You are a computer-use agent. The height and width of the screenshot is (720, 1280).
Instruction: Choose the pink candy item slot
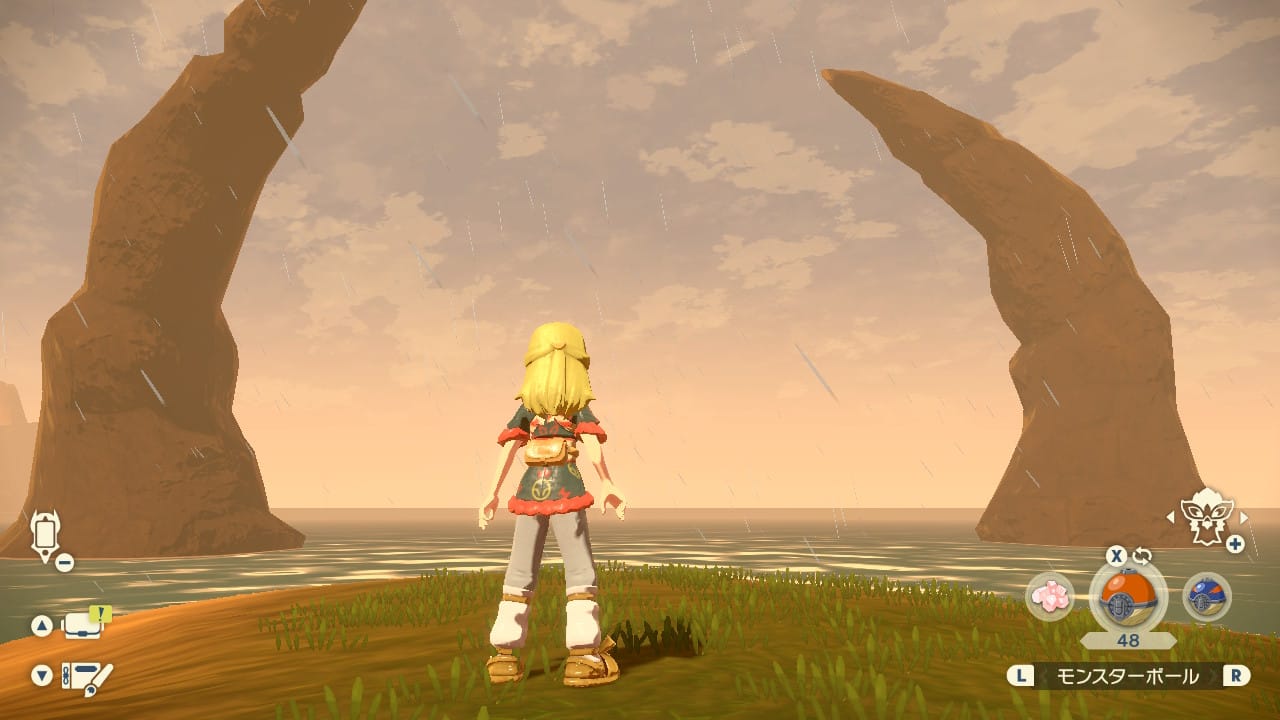tap(1050, 597)
